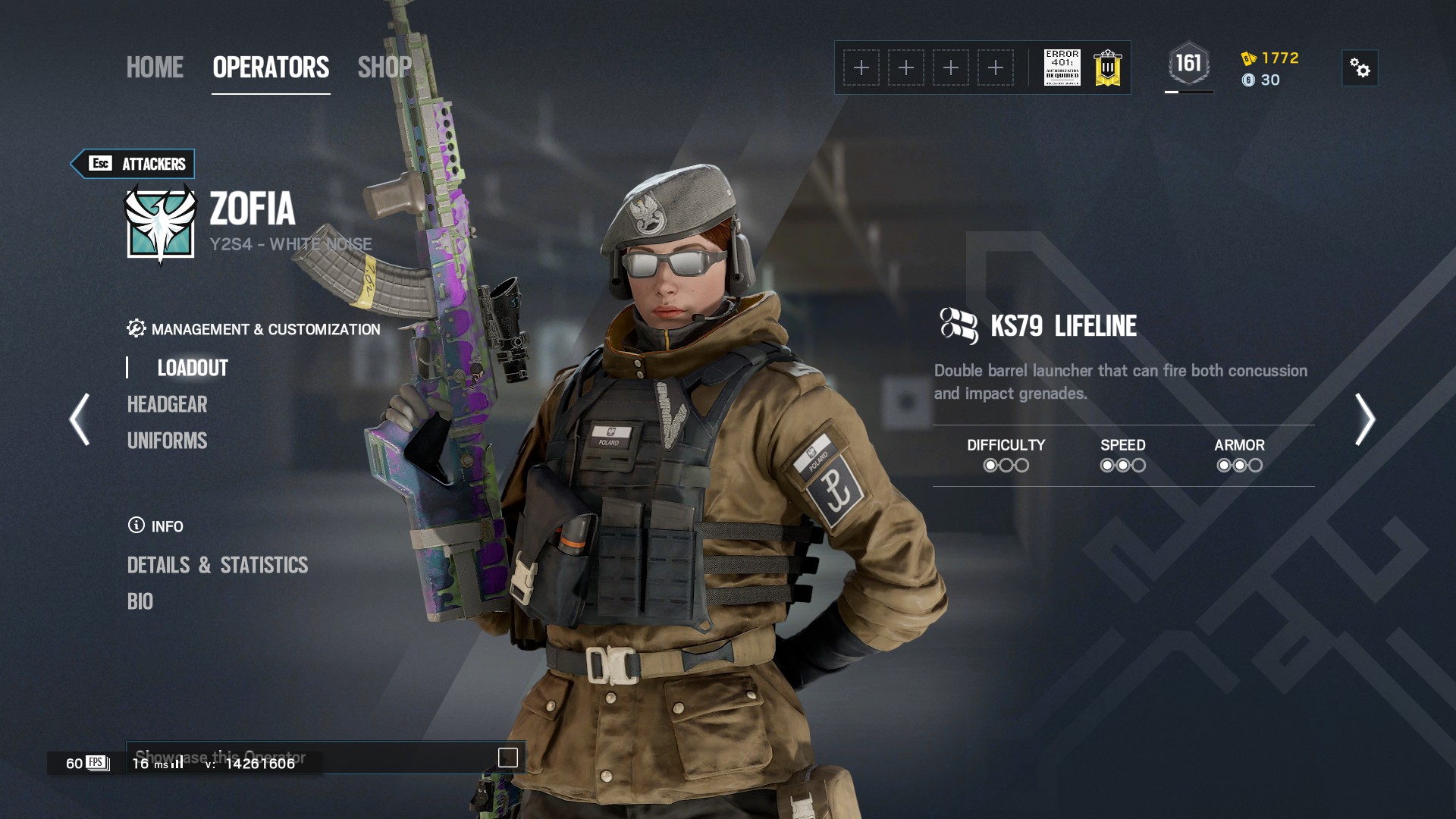
Task: Click the Error 401 player card
Action: 1062,68
